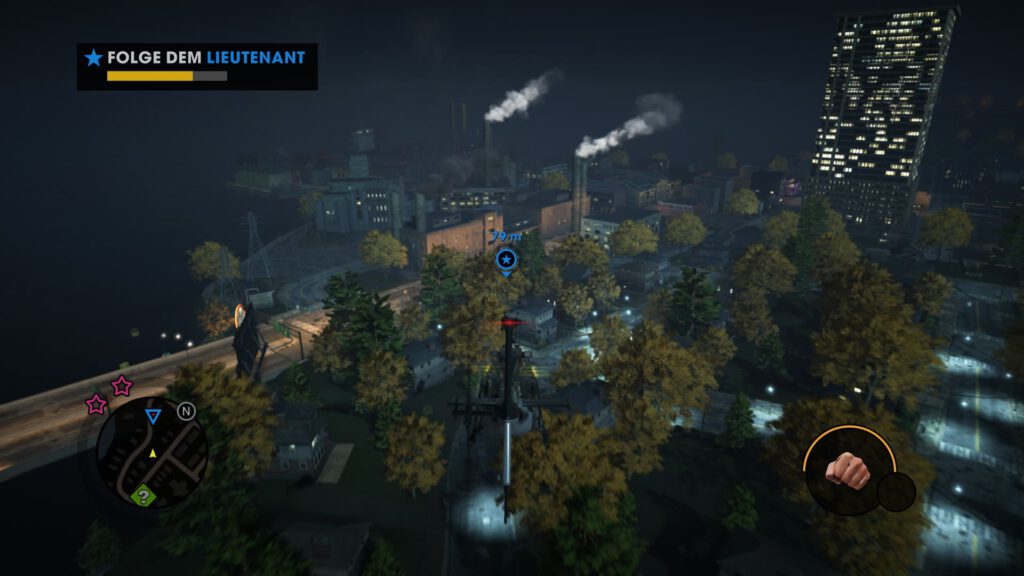Image resolution: width=1024 pixels, height=576 pixels.
Task: Click the N compass indicator on minimap
Action: [186, 411]
